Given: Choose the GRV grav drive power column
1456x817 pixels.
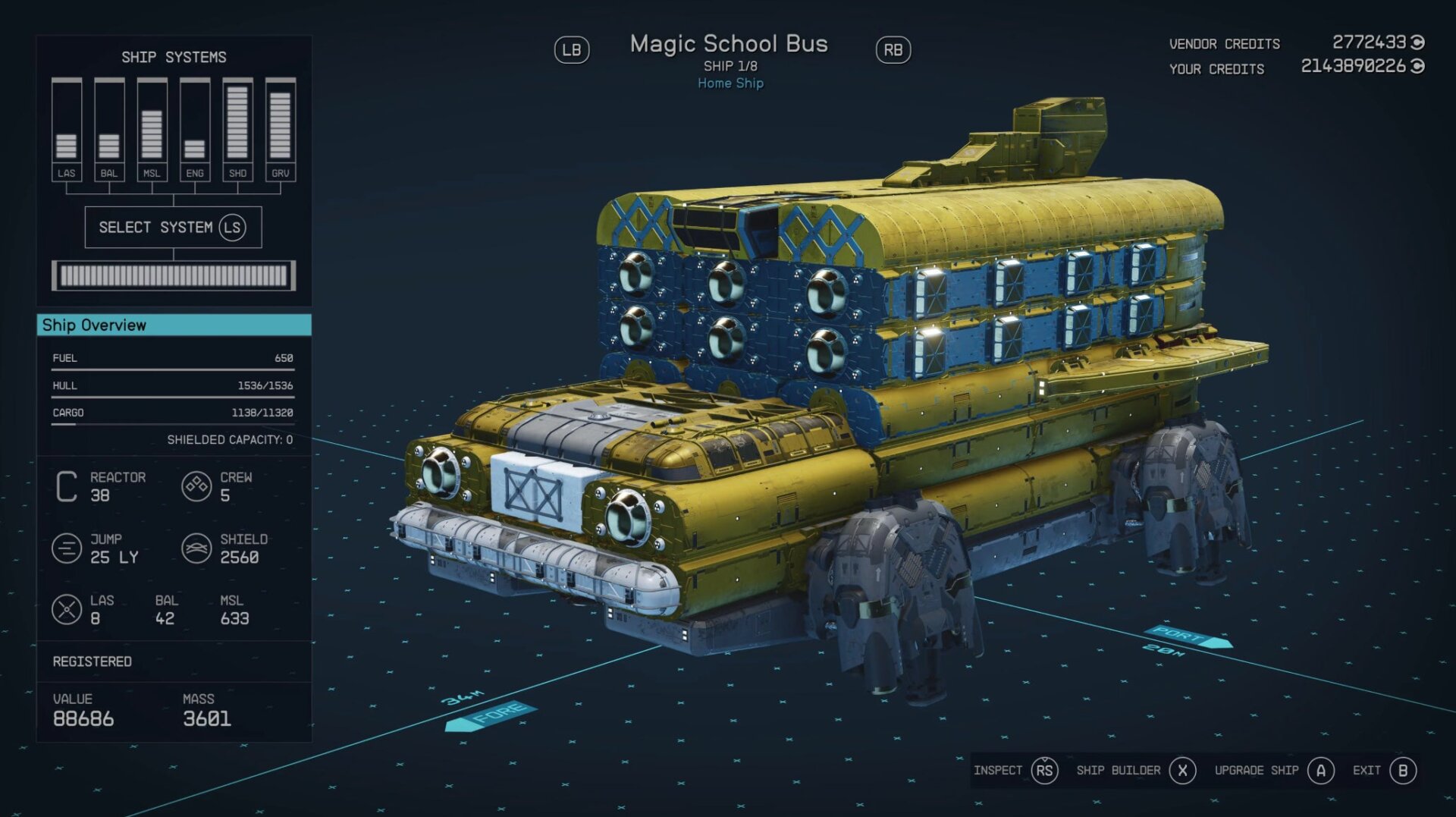Looking at the screenshot, I should click(x=281, y=130).
